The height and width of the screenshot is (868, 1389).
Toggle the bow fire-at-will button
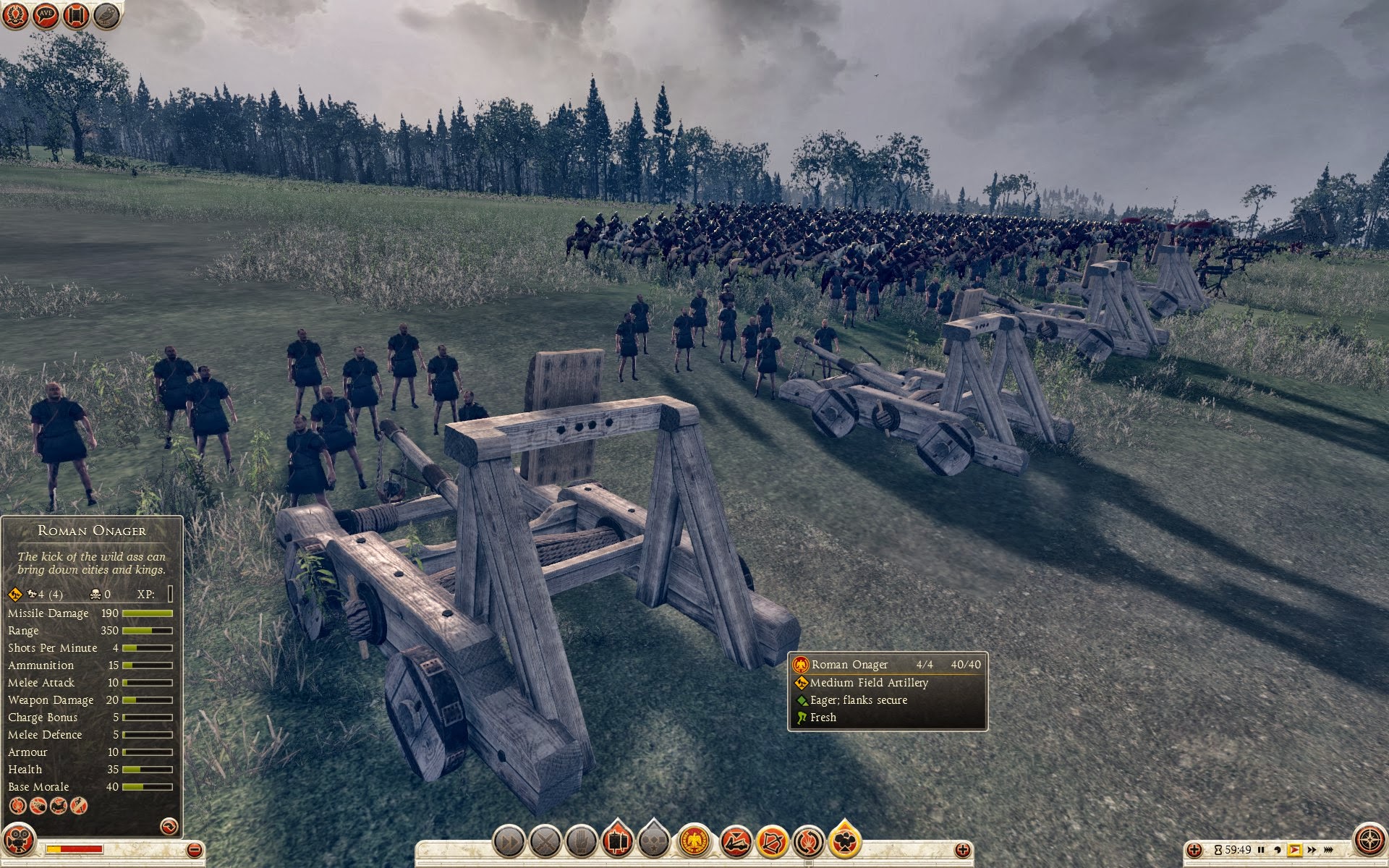pos(772,841)
